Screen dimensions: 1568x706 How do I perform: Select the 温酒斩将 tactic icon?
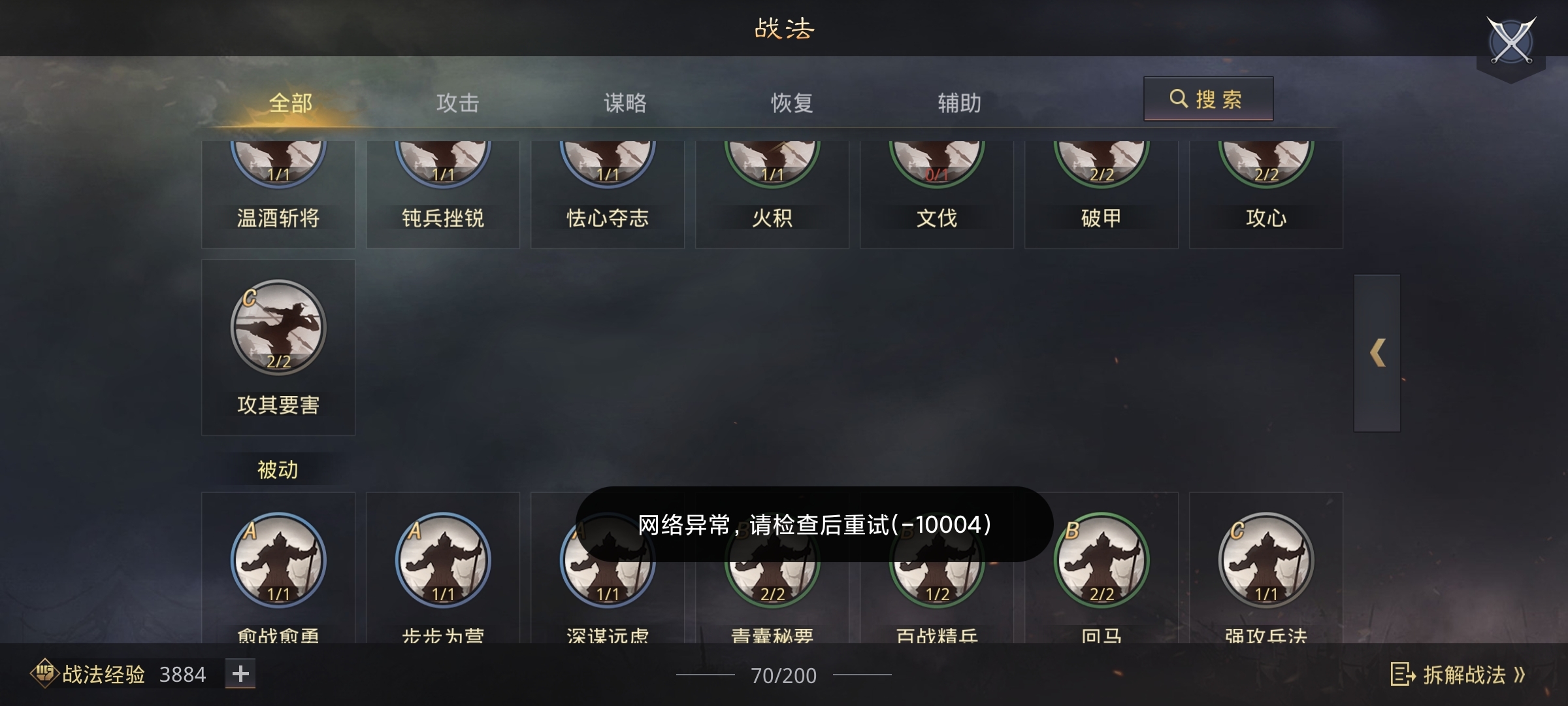click(278, 163)
